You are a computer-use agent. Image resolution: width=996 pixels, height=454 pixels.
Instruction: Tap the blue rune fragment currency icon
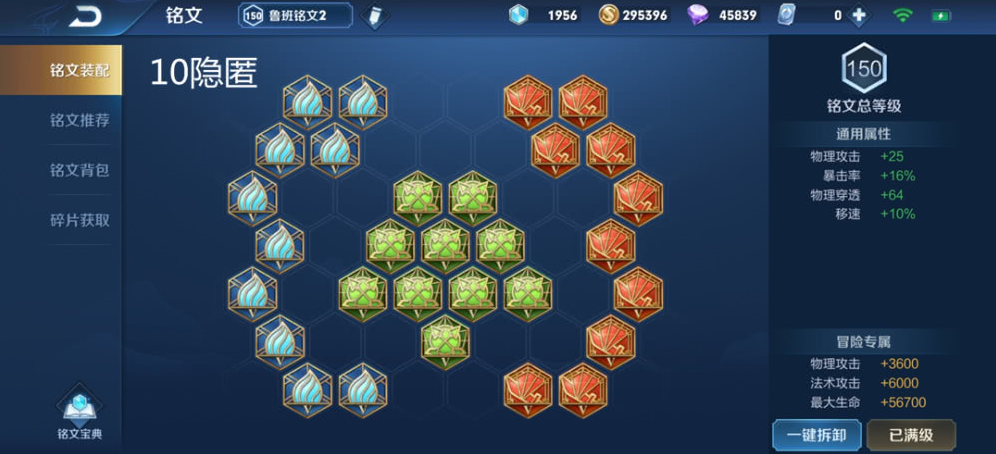(518, 15)
